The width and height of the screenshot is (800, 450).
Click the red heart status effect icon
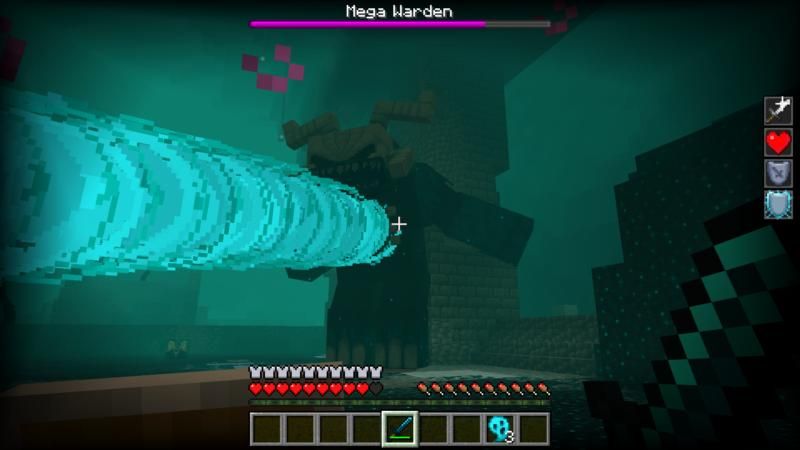[778, 142]
